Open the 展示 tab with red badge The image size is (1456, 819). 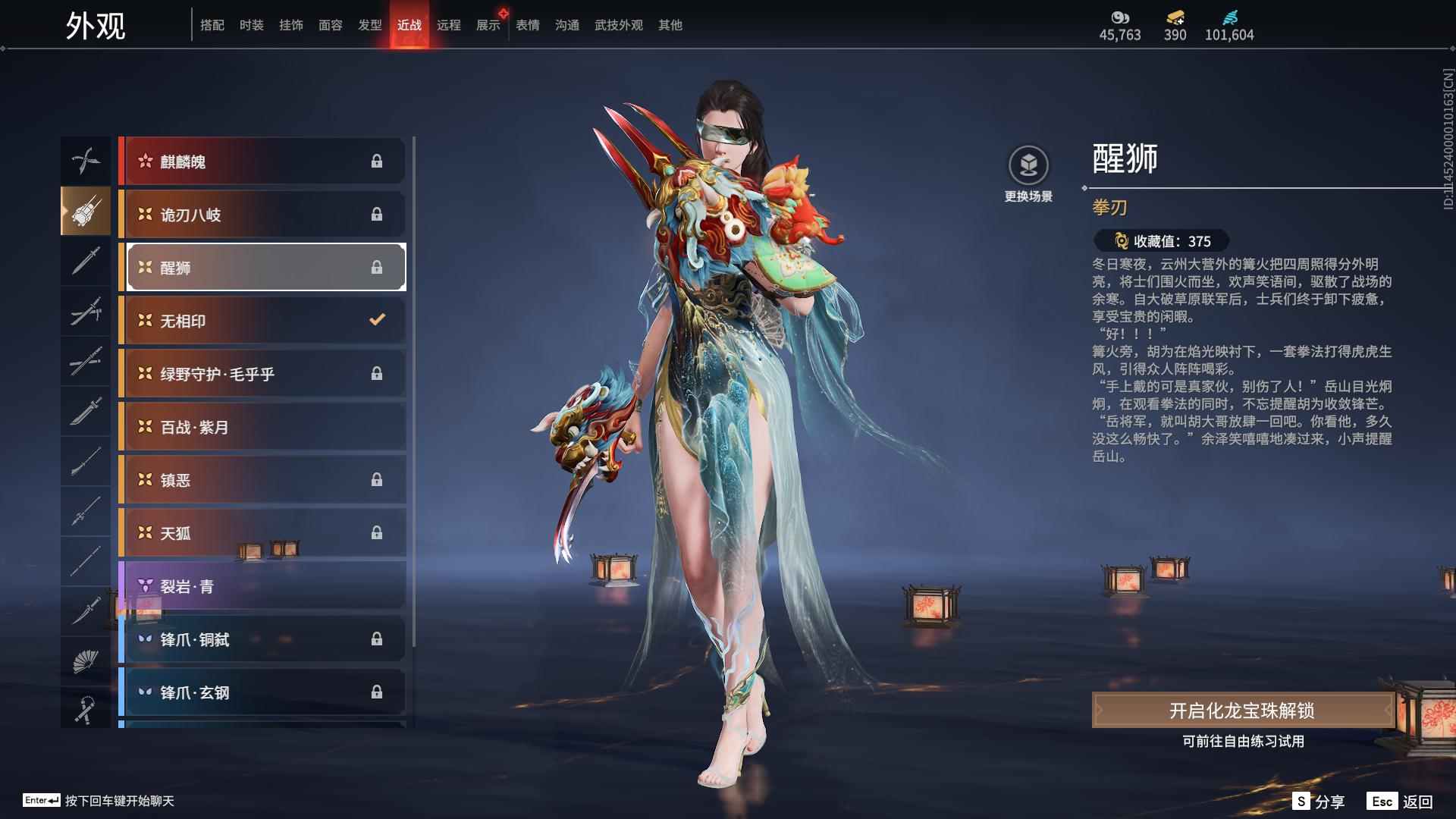tap(488, 24)
